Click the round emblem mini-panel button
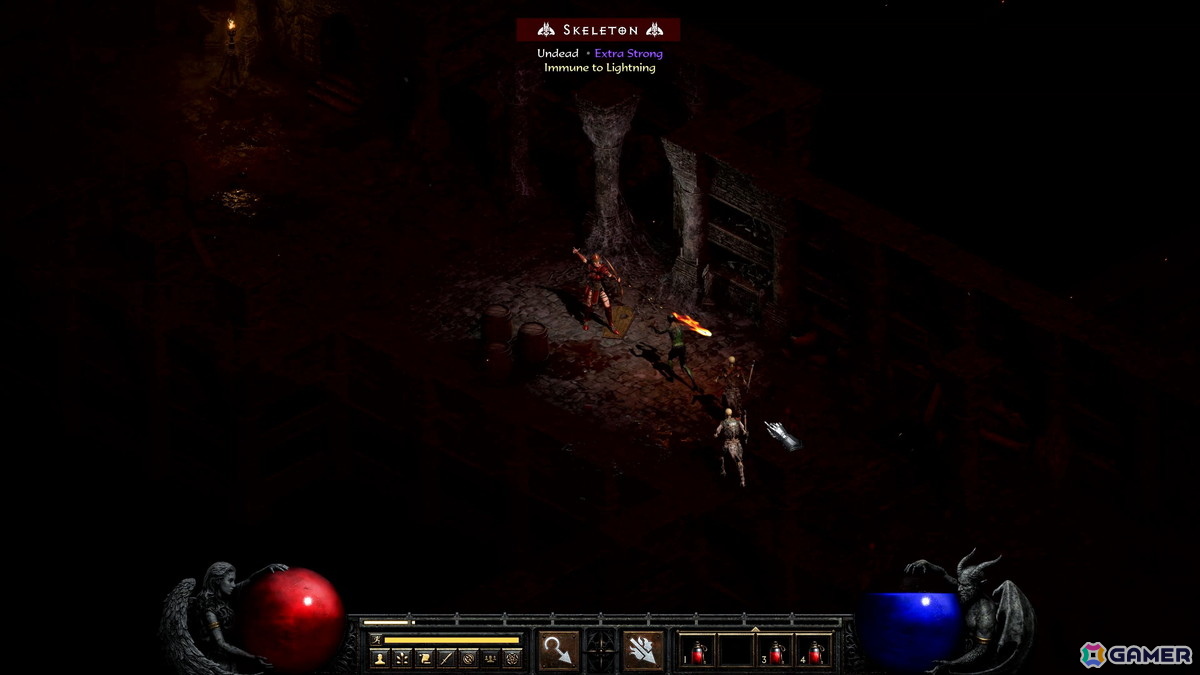Image resolution: width=1200 pixels, height=675 pixels. coord(468,657)
